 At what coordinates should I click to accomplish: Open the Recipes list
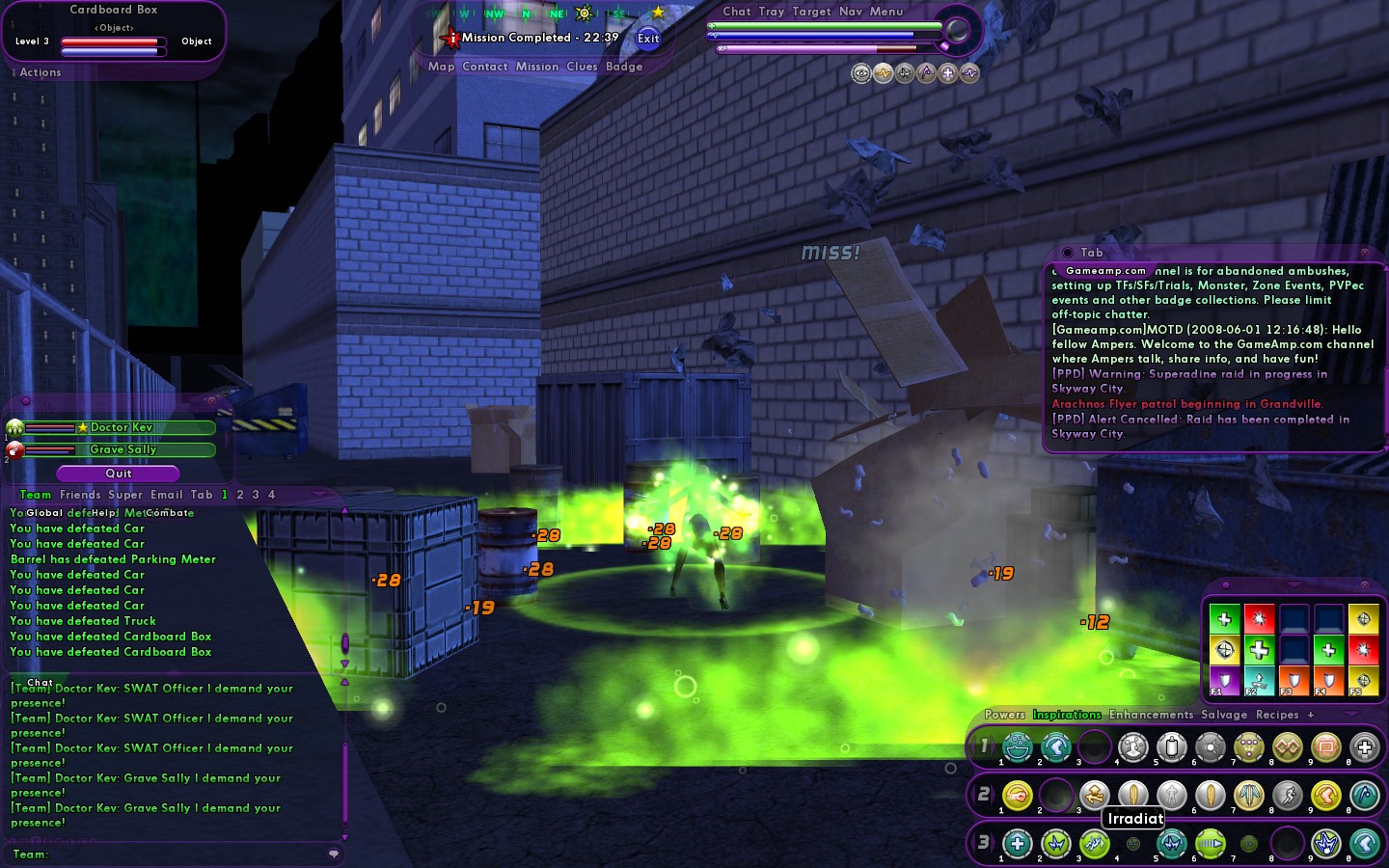pos(1277,715)
